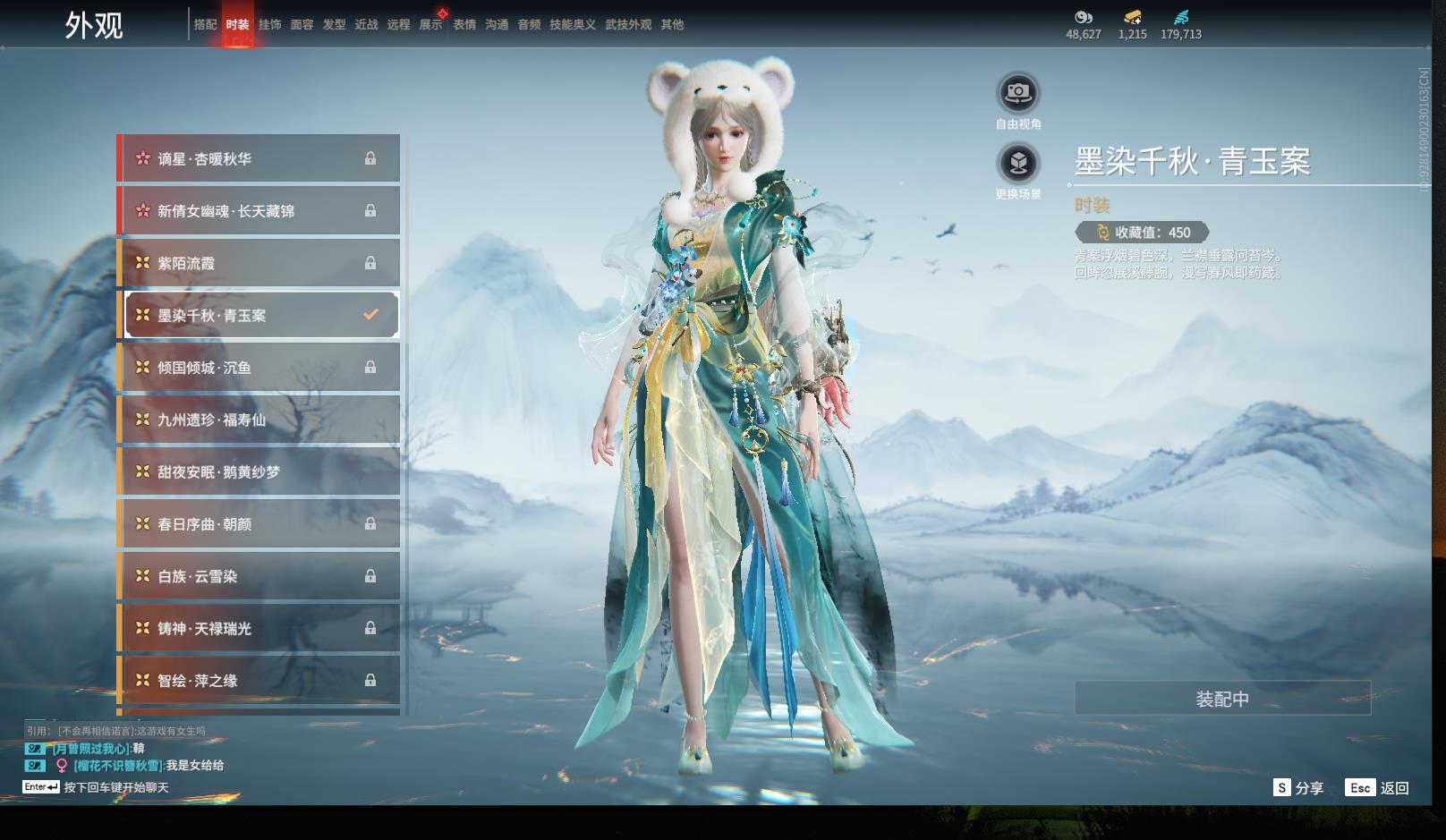Open the 挂饰 accessories tab

pos(269,25)
